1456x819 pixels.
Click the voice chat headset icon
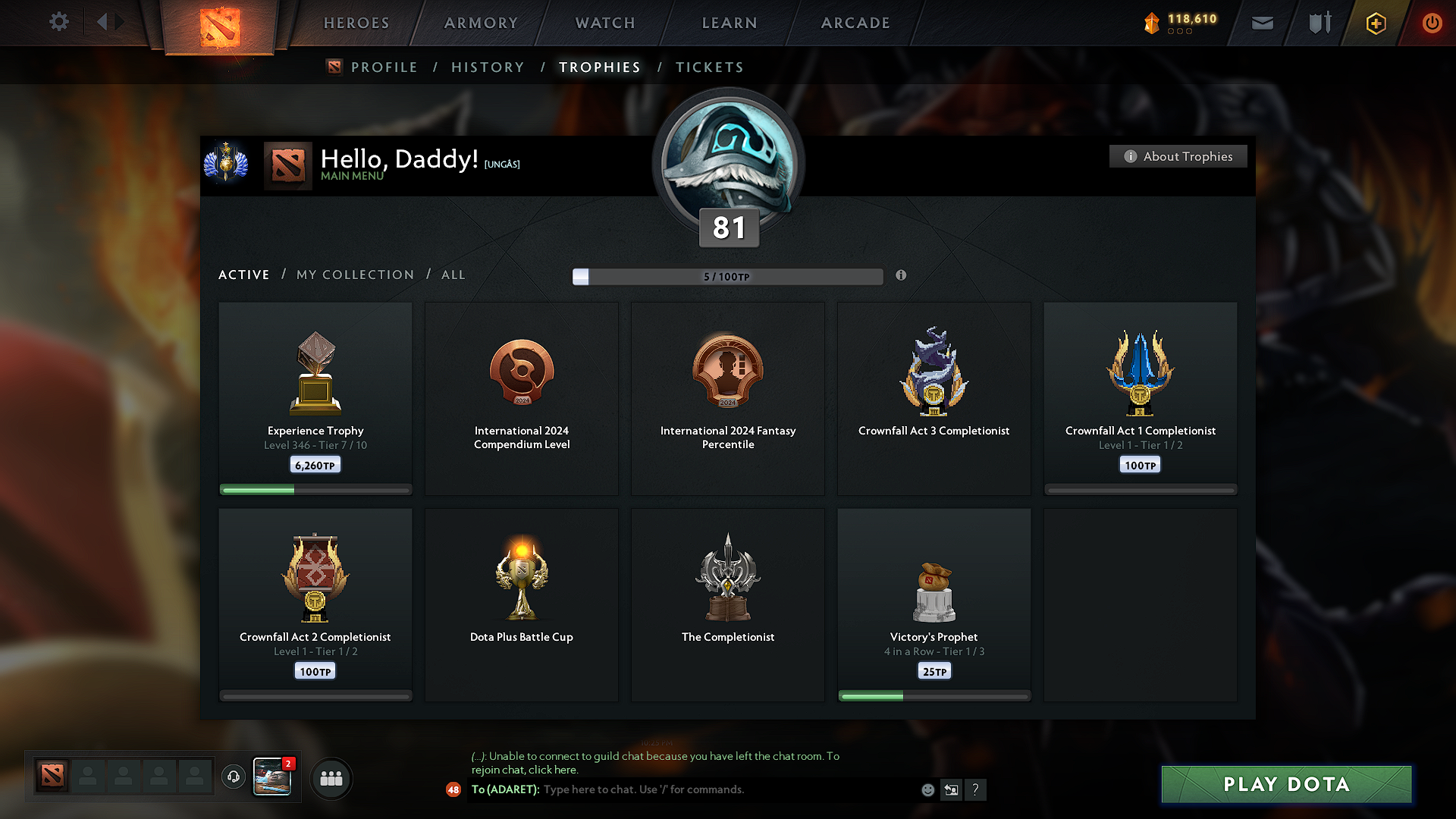click(x=233, y=777)
